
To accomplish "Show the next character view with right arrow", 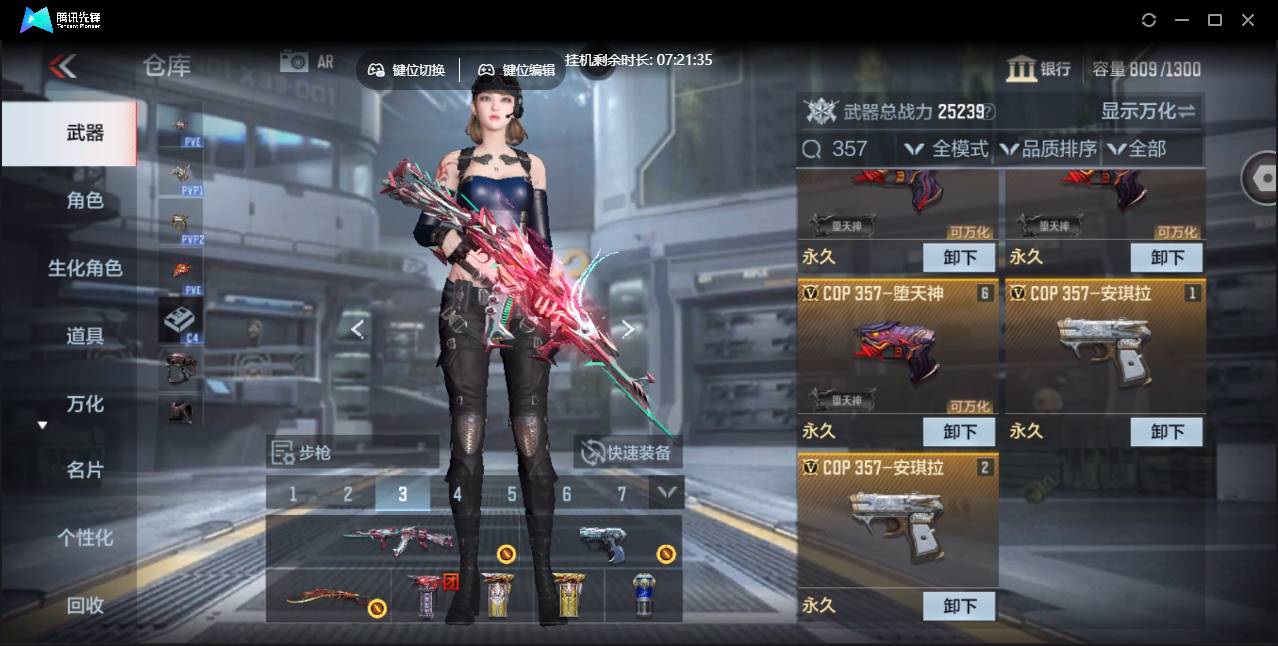I will pyautogui.click(x=627, y=329).
